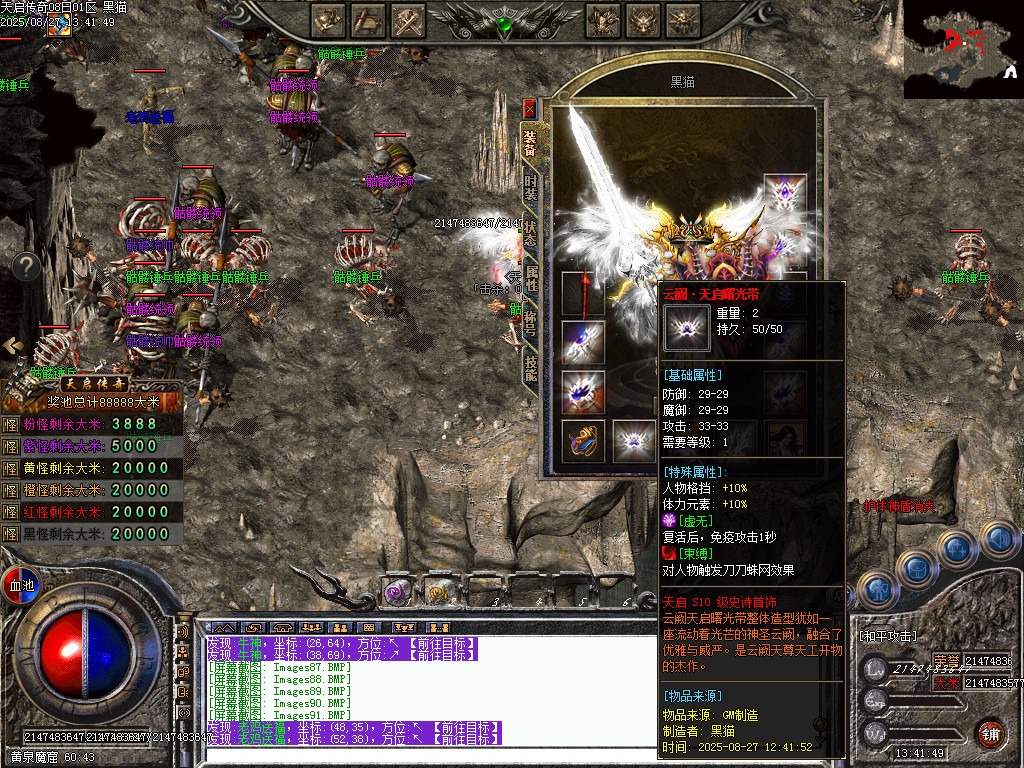Open the skills via sparkle stars button
1024x768 pixels.
958,549
